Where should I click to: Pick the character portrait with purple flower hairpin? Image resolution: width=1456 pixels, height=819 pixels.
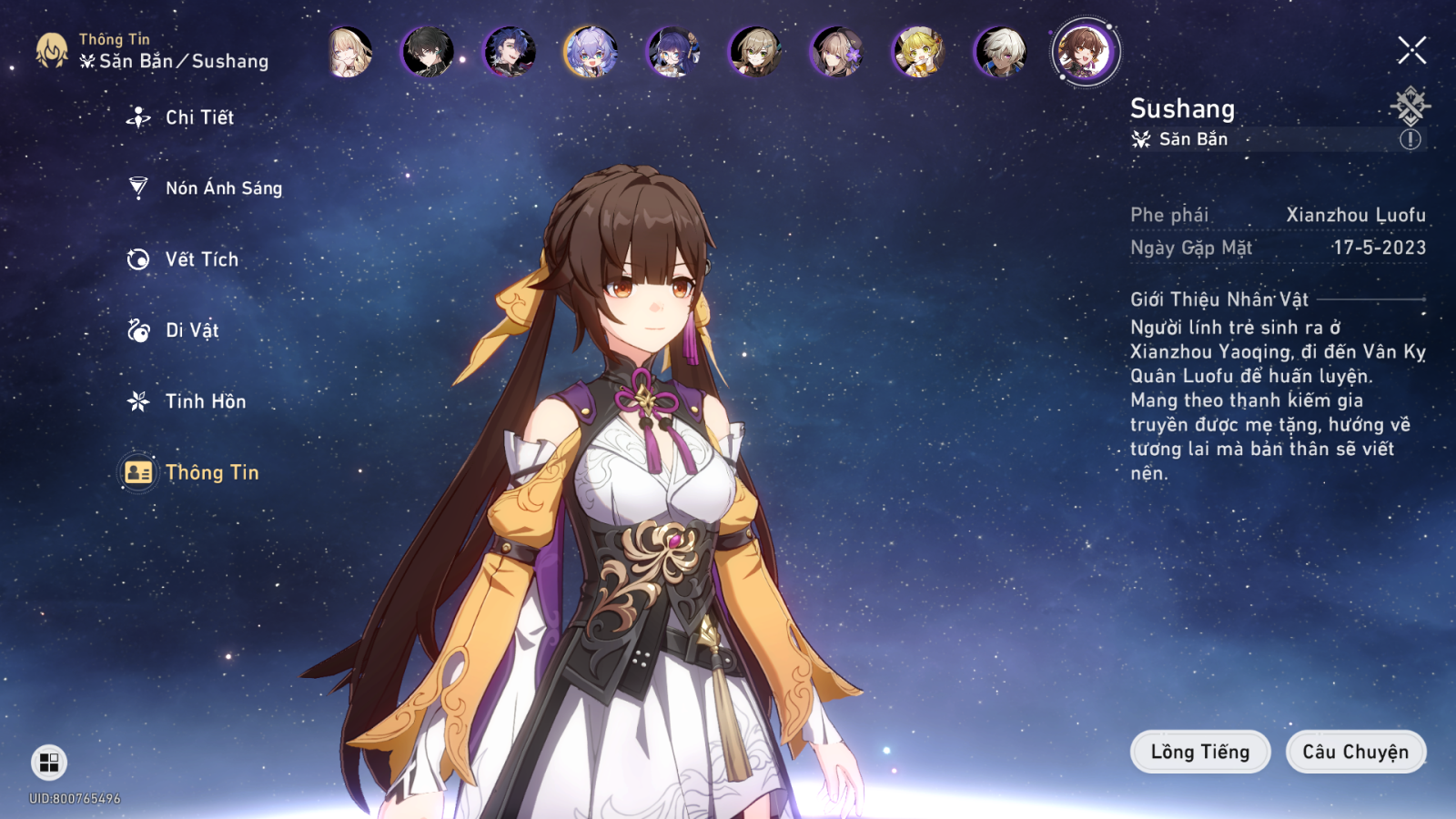pyautogui.click(x=836, y=52)
